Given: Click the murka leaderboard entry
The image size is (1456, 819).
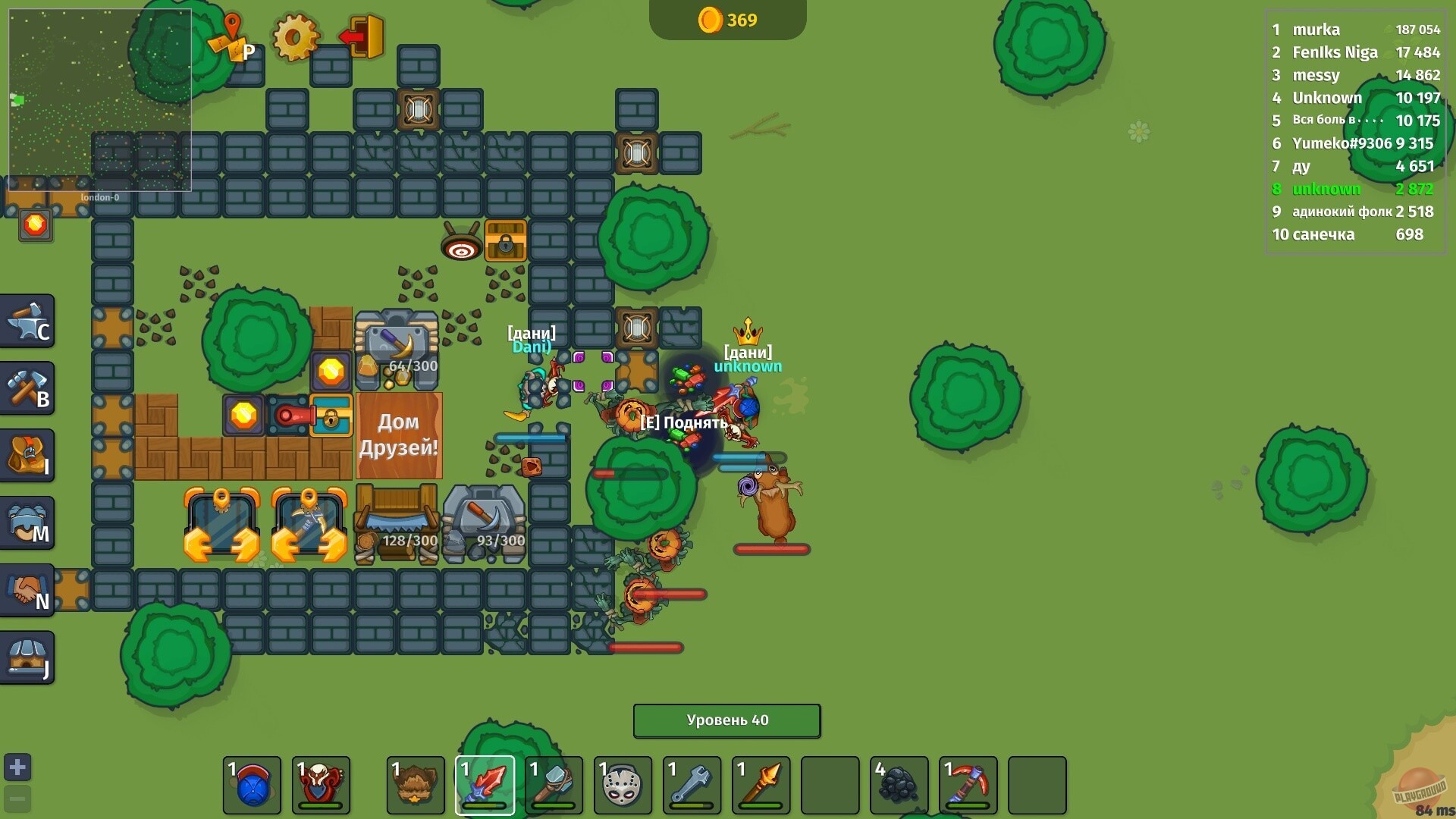Looking at the screenshot, I should click(1354, 30).
